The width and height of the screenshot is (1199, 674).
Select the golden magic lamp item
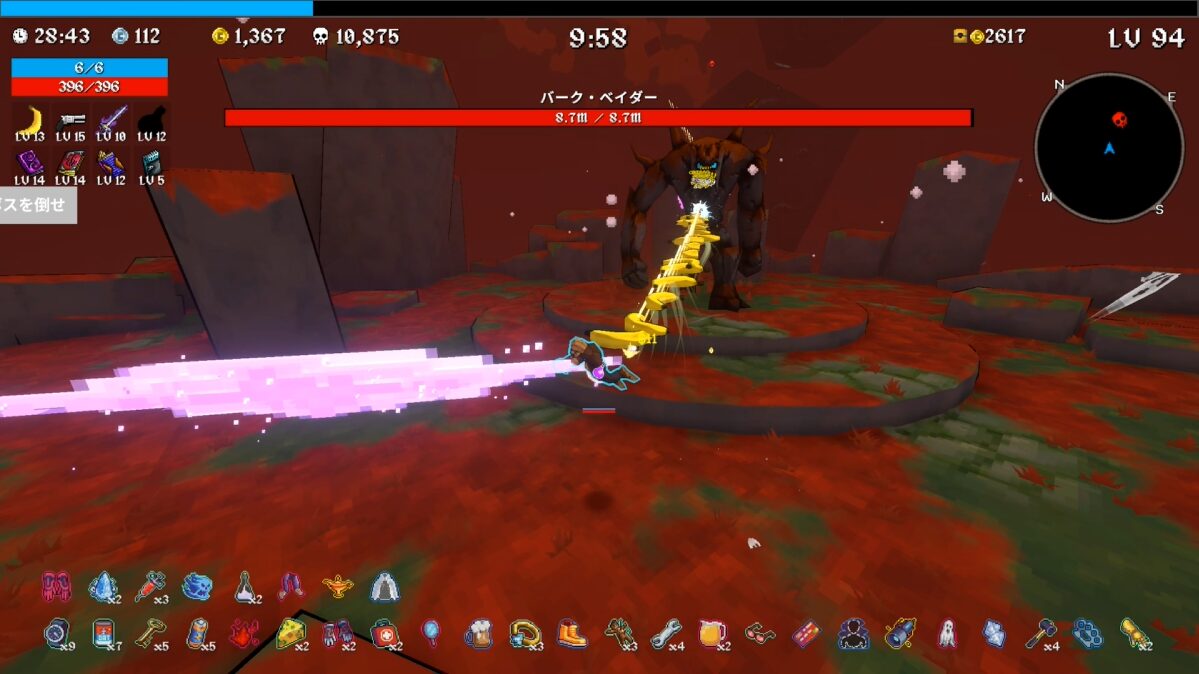[339, 587]
